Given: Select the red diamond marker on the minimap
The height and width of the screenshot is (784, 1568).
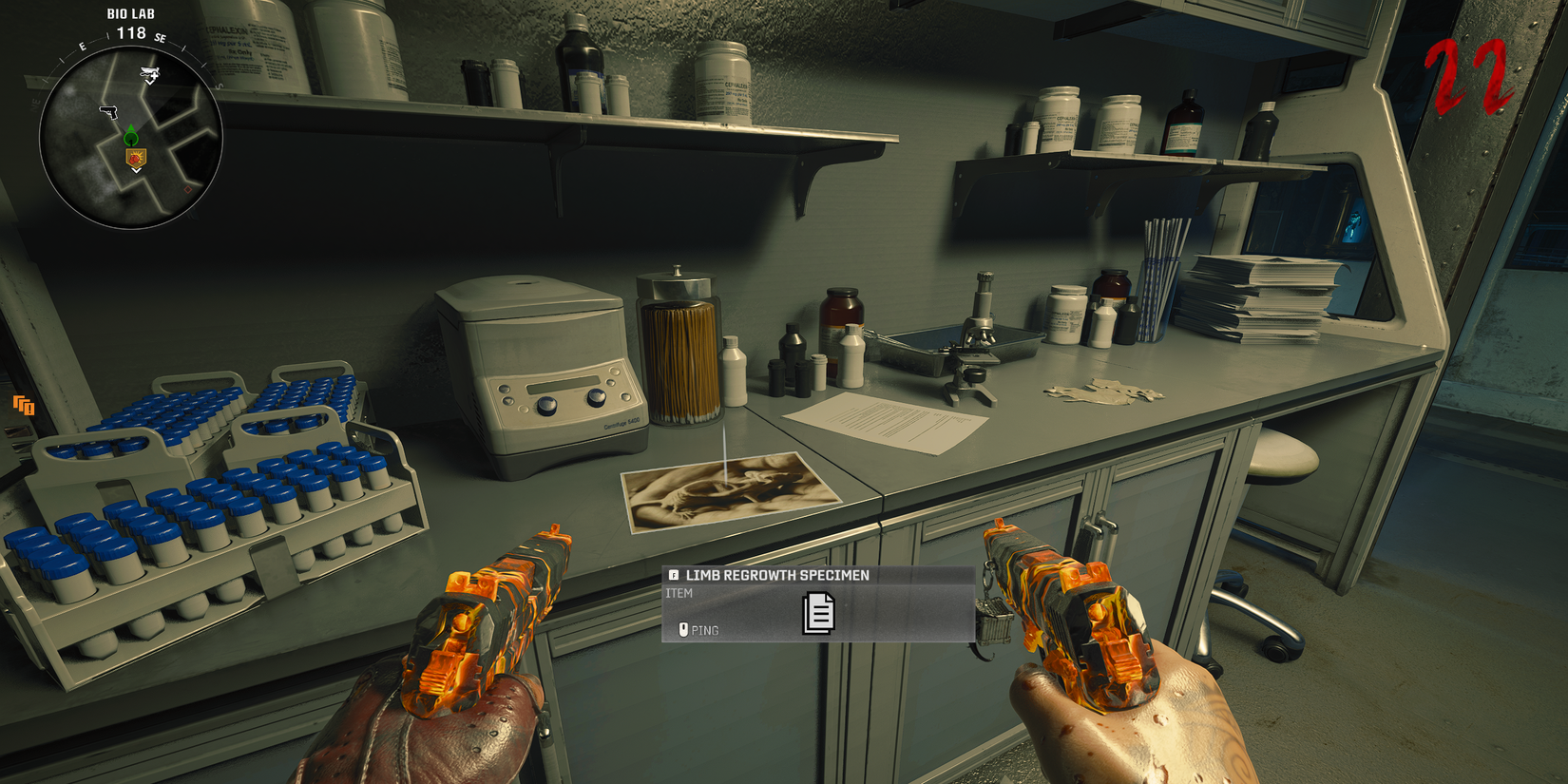Looking at the screenshot, I should [187, 189].
